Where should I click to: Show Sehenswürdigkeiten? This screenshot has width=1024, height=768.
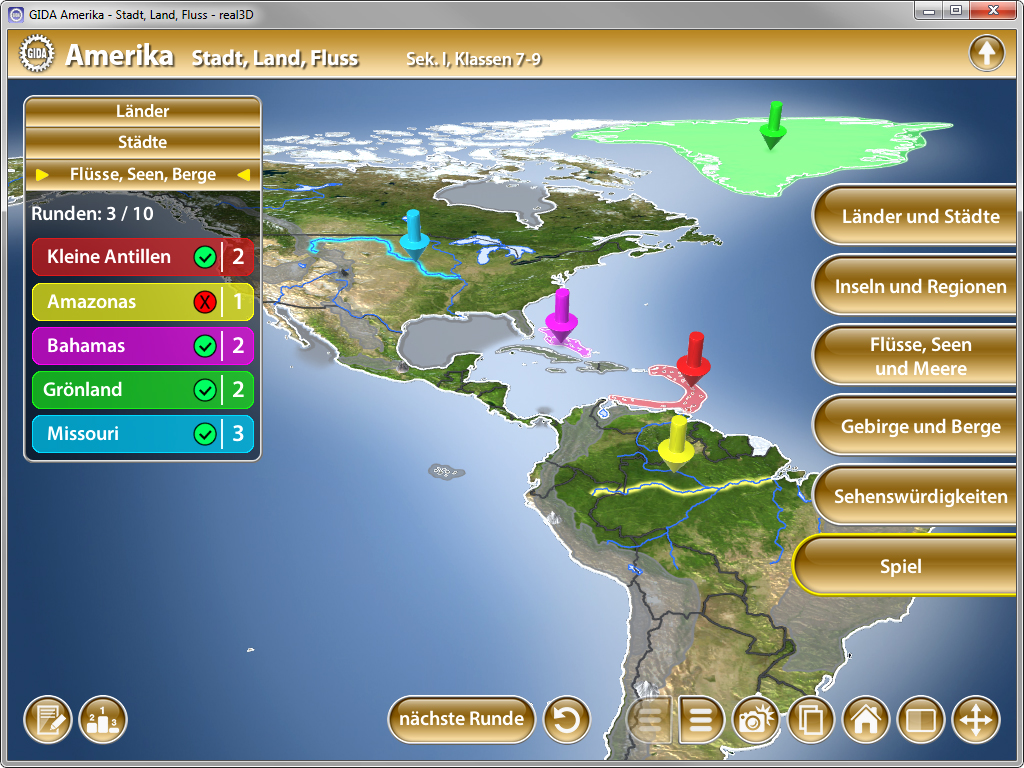pyautogui.click(x=920, y=496)
